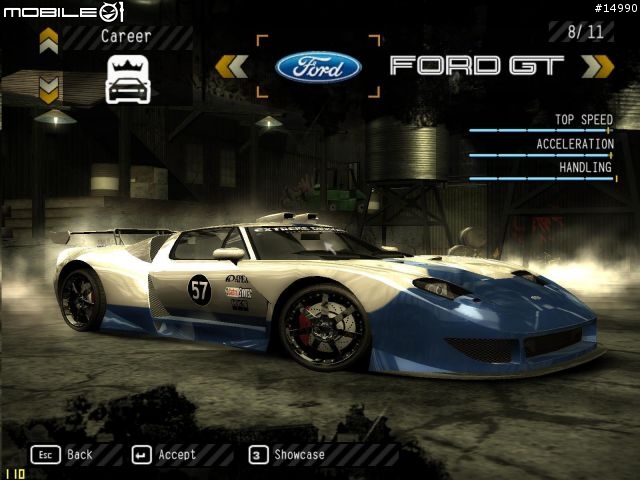Open Showcase view of the car

tap(287, 454)
